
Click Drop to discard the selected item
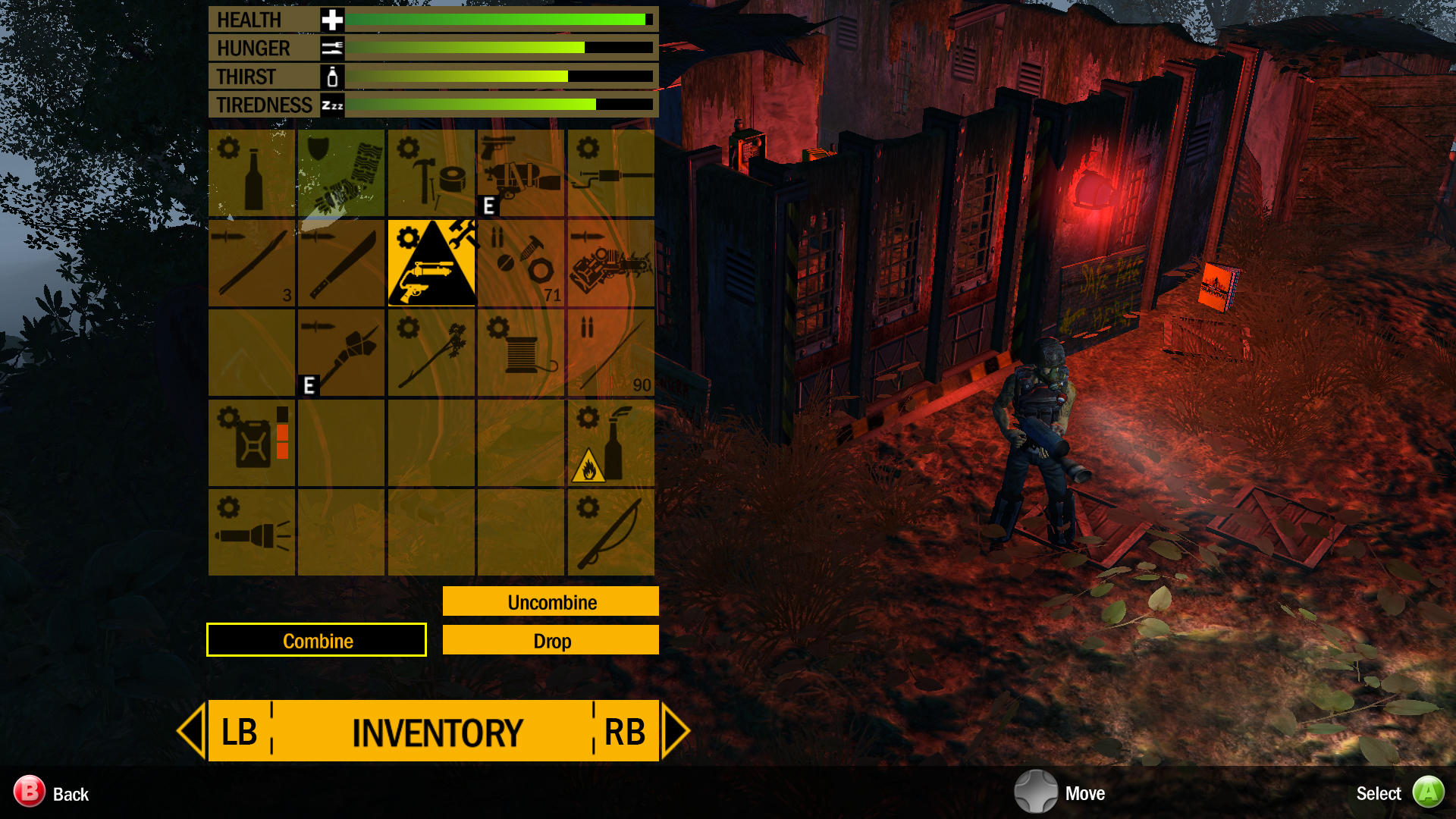click(x=550, y=640)
